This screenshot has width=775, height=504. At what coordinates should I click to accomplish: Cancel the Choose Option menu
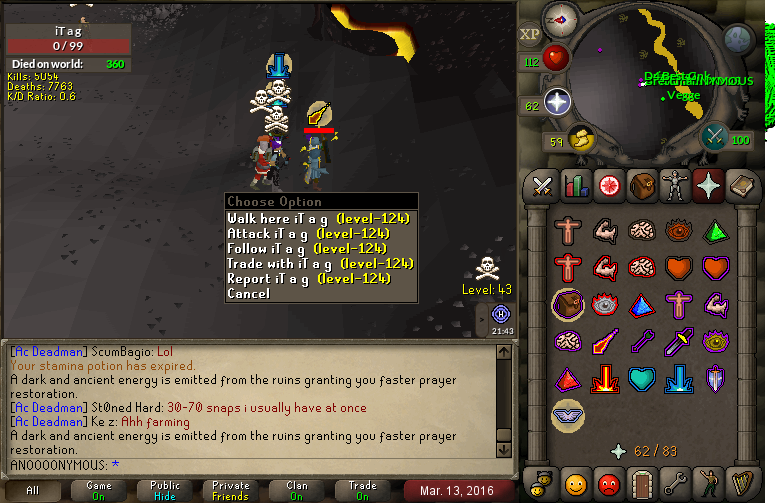tap(249, 294)
